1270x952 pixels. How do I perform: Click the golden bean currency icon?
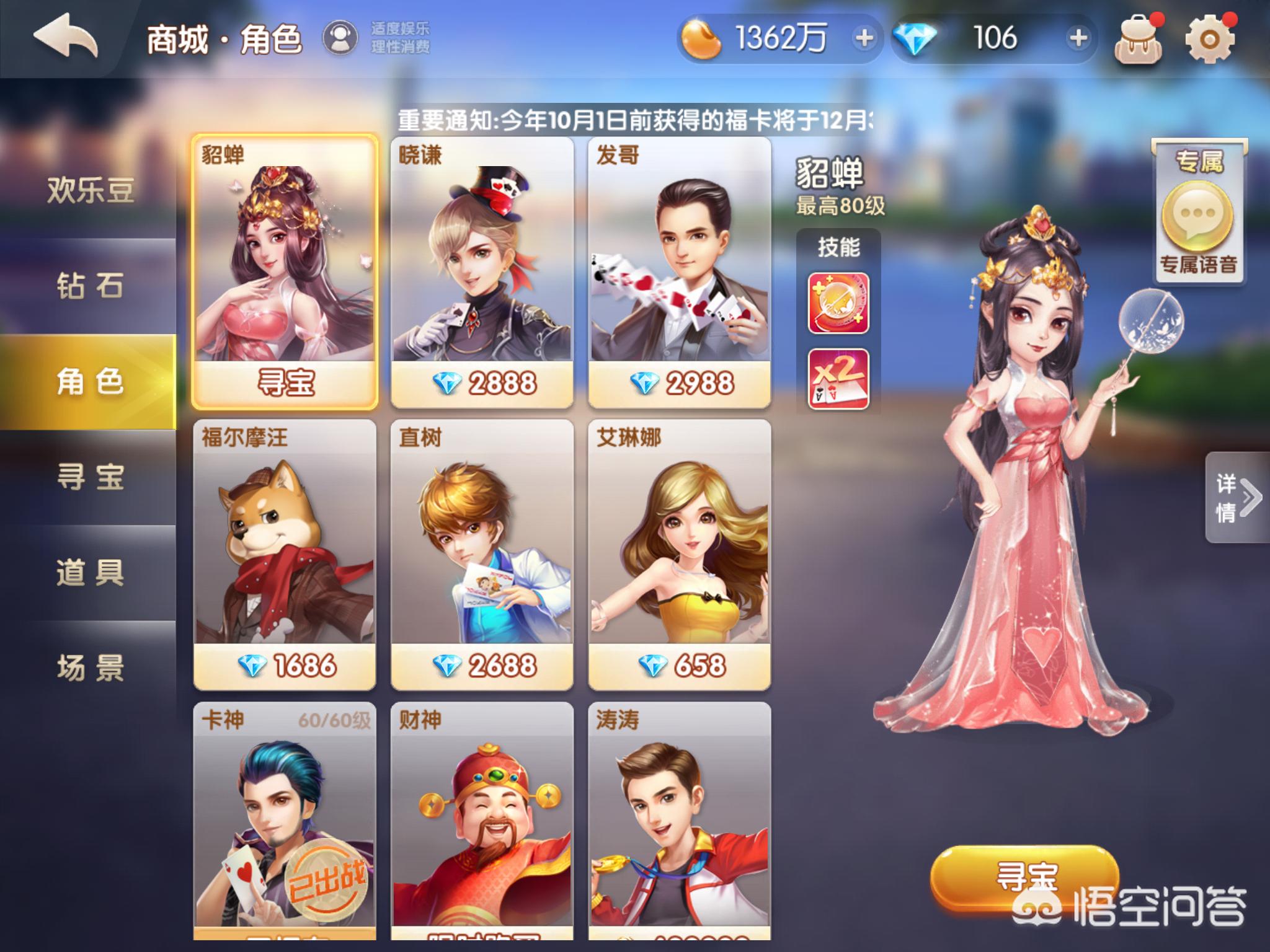(701, 40)
